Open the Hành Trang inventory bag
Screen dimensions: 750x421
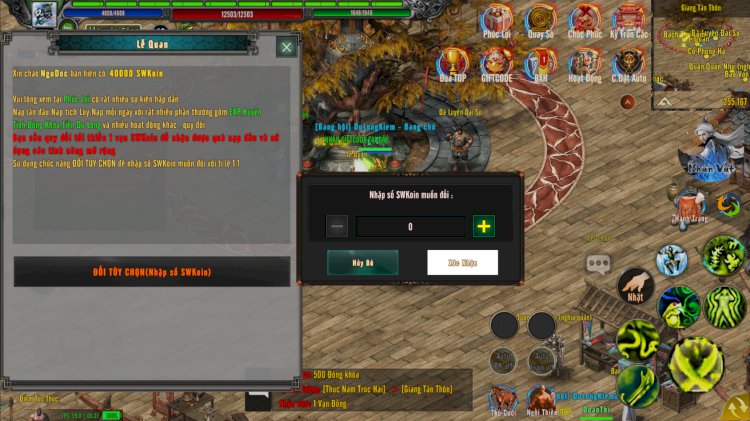[x=689, y=205]
